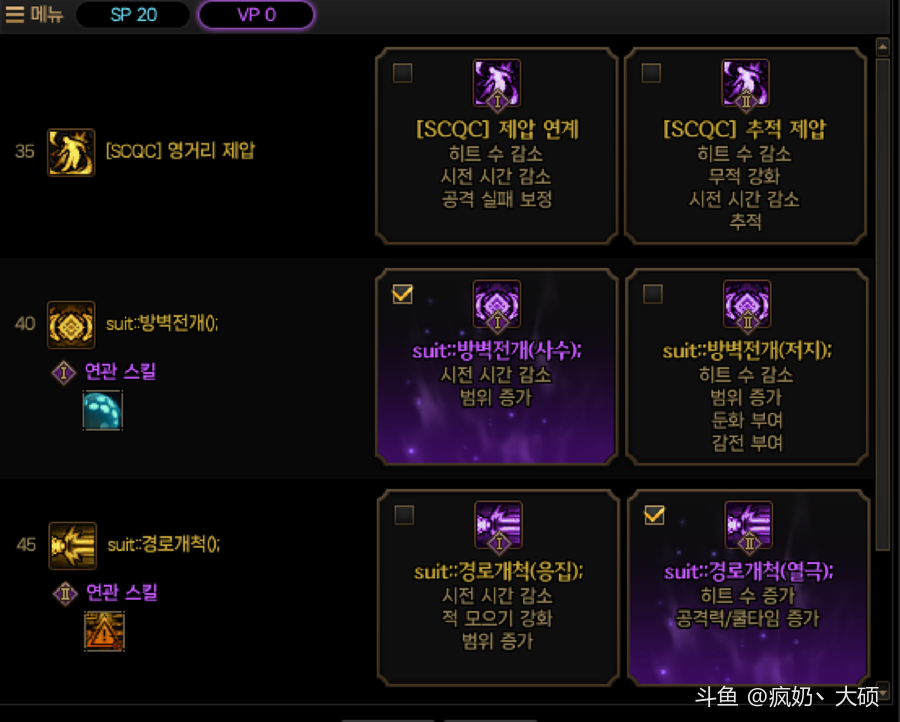Image resolution: width=900 pixels, height=722 pixels.
Task: Enable the [SCQC] 추적 제압 checkbox
Action: pos(651,73)
